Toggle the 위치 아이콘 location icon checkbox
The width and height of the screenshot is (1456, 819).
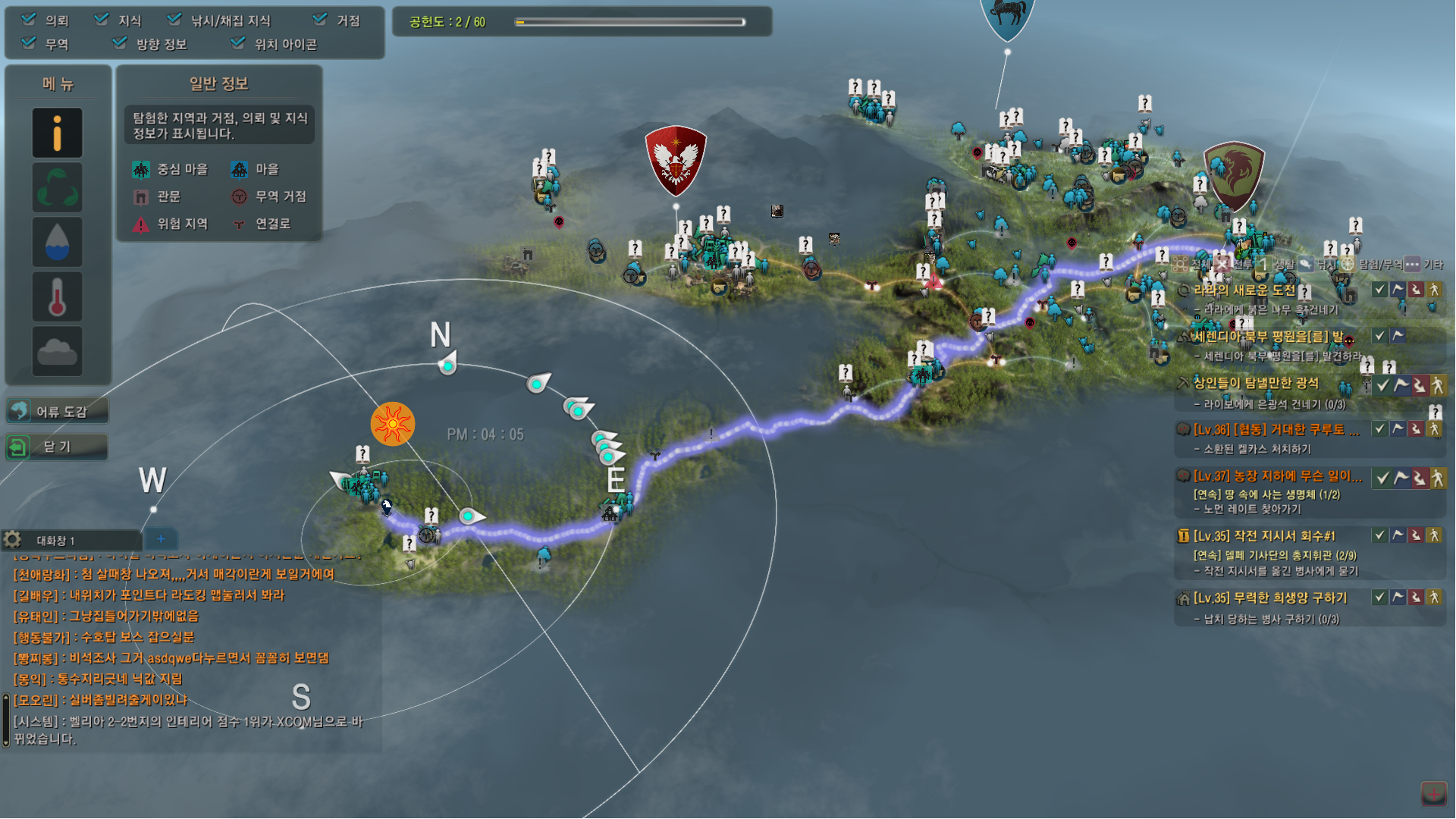pyautogui.click(x=238, y=43)
